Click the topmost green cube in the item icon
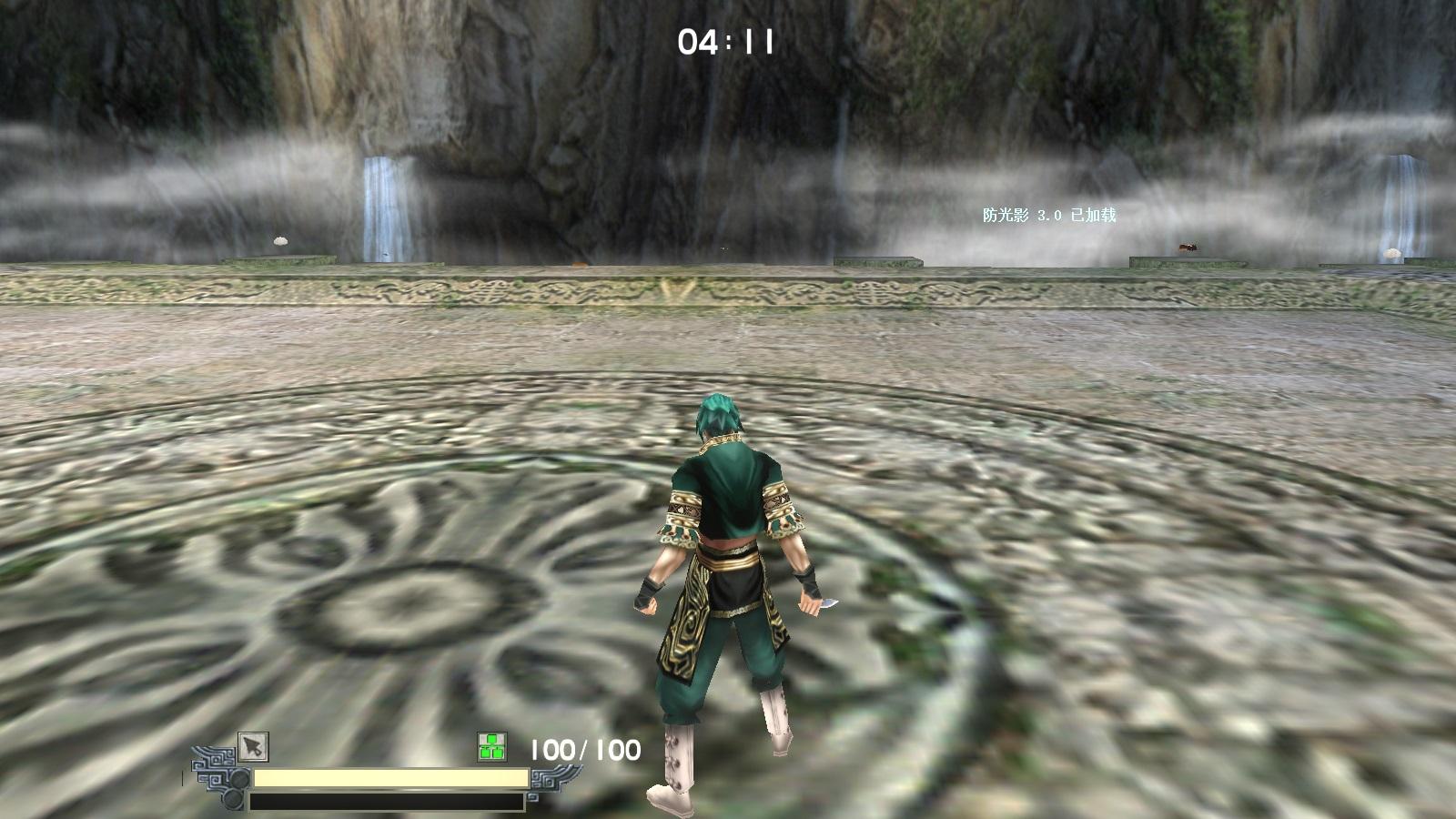1456x819 pixels. [492, 737]
